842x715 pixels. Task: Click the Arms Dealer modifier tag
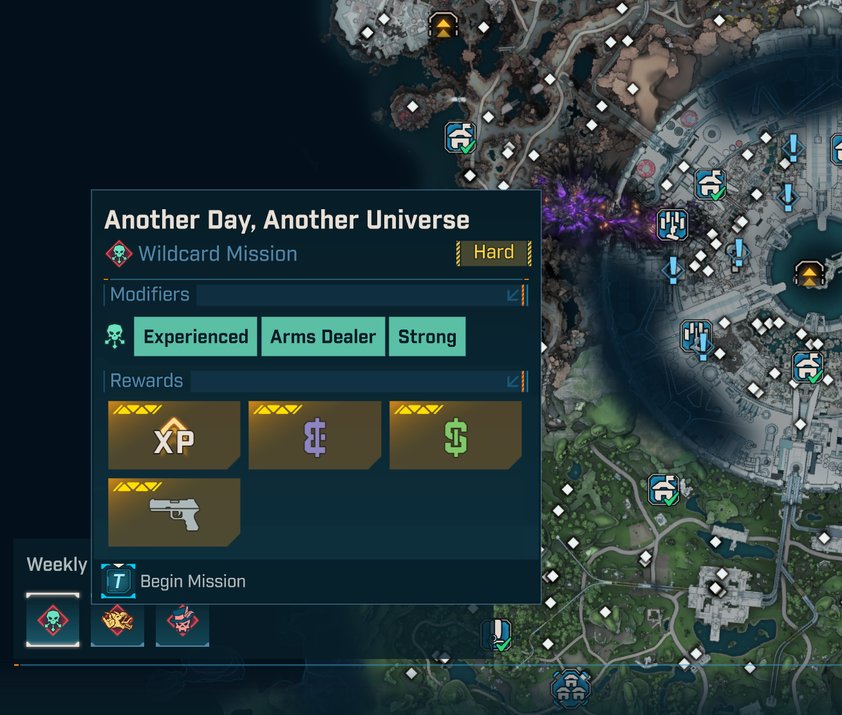[x=323, y=337]
